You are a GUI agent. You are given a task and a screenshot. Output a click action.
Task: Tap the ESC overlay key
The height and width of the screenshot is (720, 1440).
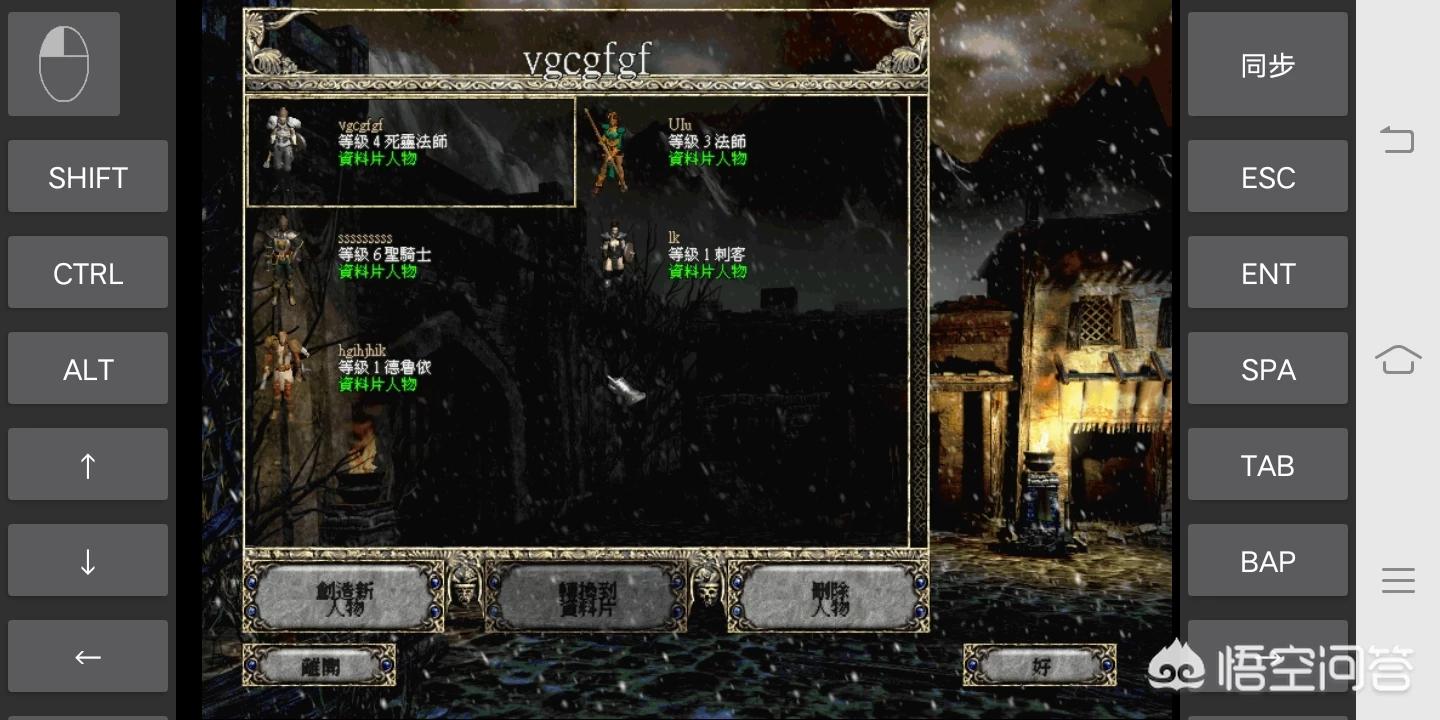pos(1267,177)
